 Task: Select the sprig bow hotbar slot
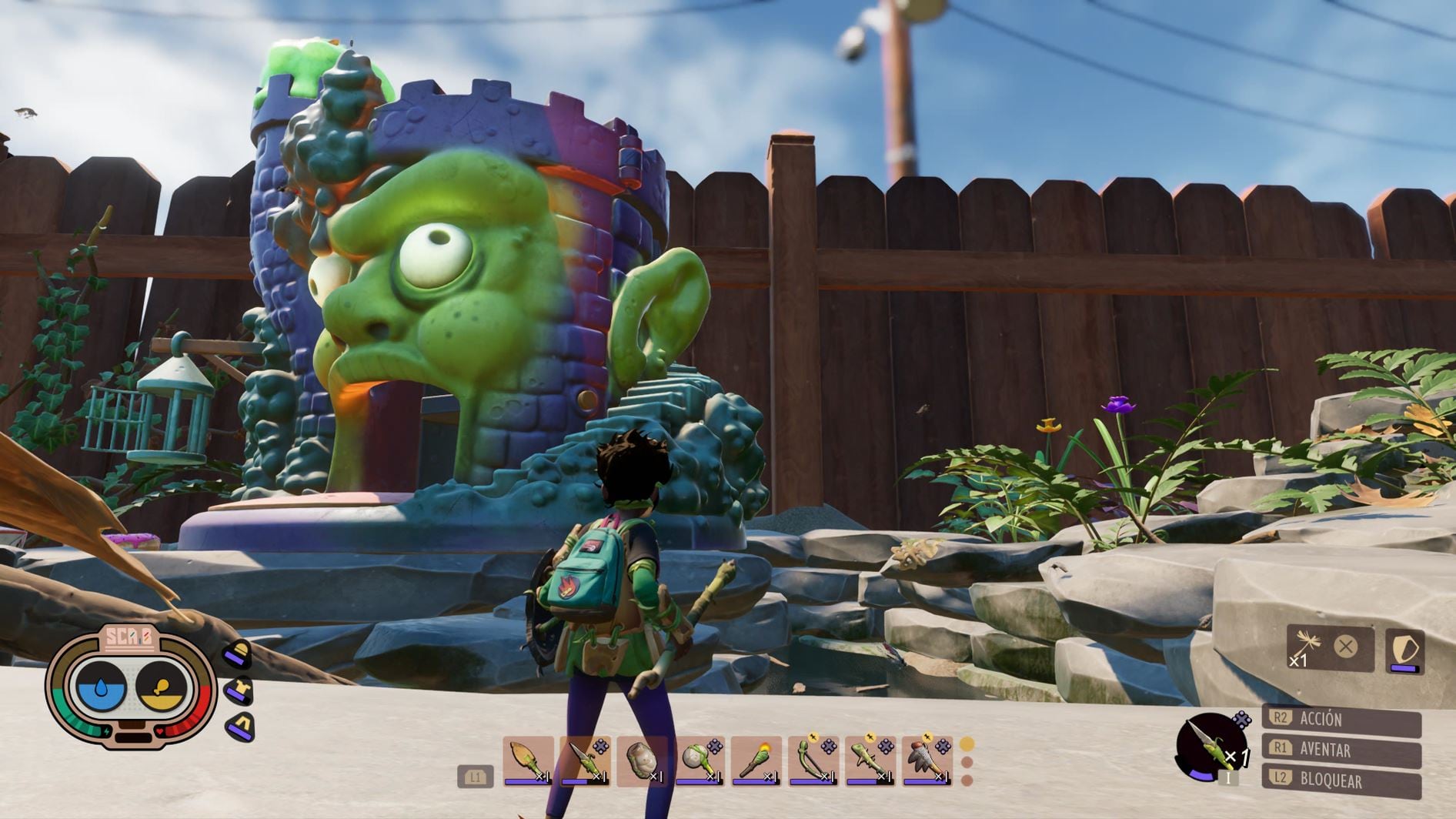tap(813, 761)
